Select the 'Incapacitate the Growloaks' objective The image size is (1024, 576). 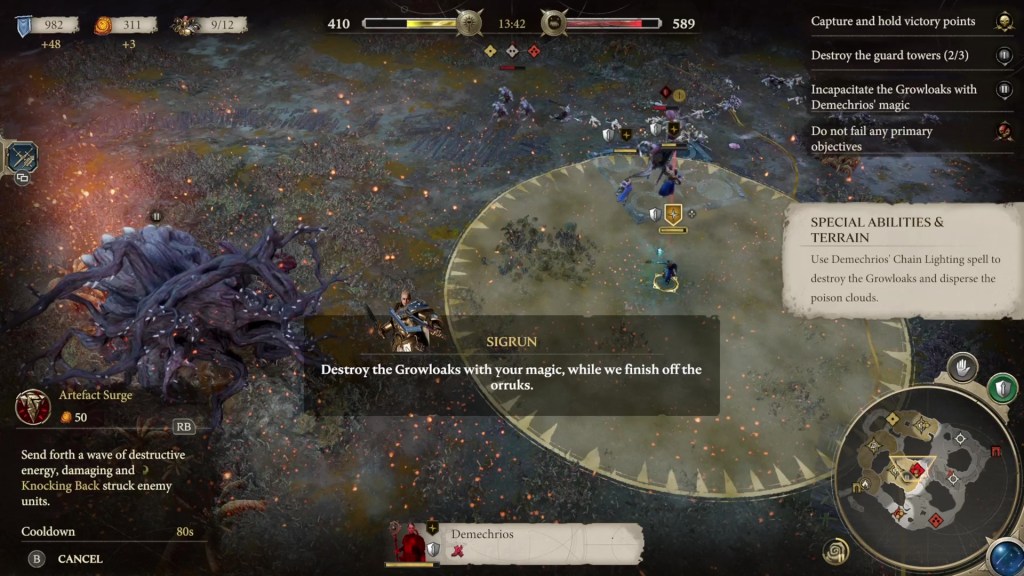(x=893, y=96)
